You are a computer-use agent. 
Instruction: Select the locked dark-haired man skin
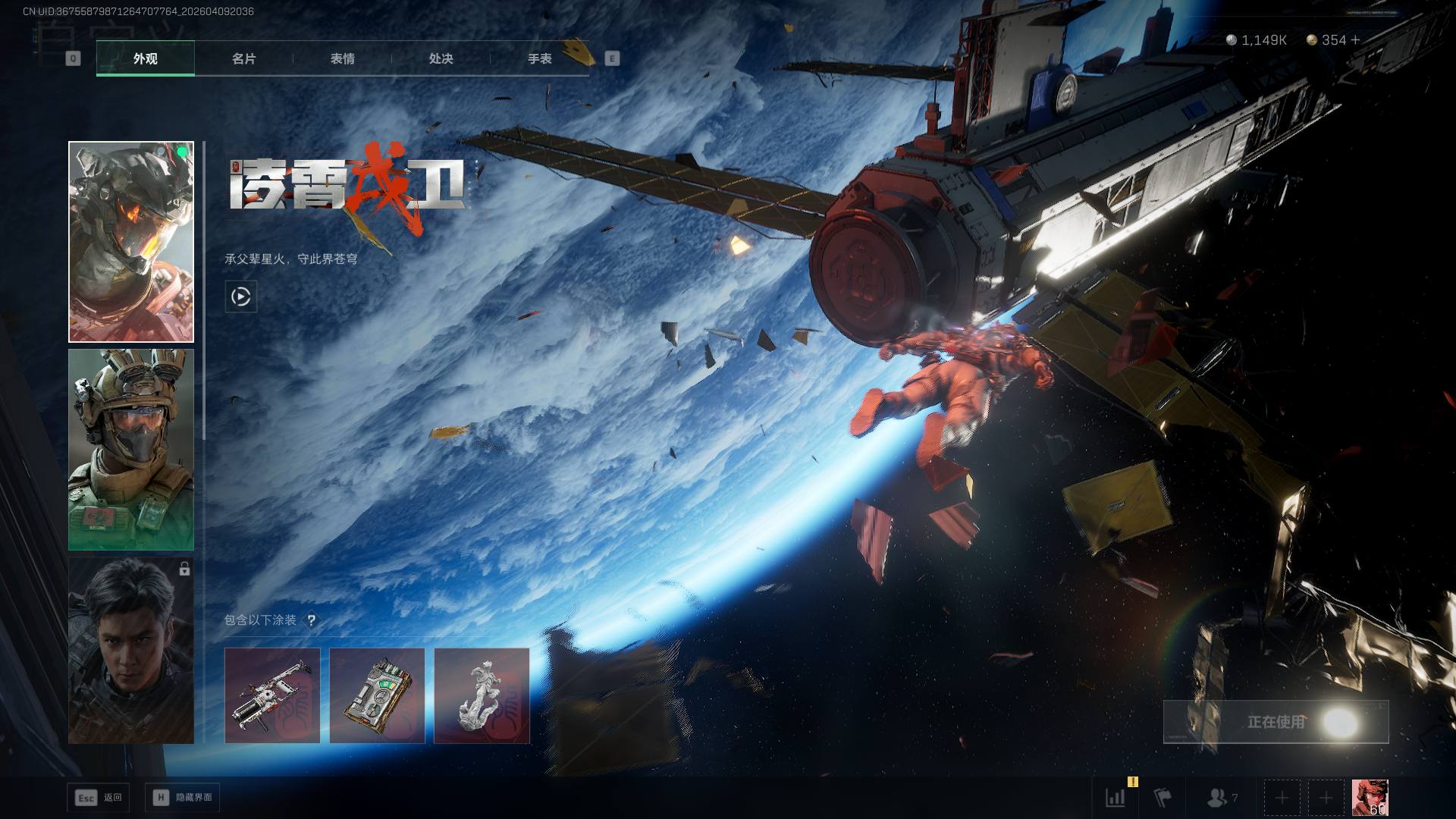tap(131, 651)
